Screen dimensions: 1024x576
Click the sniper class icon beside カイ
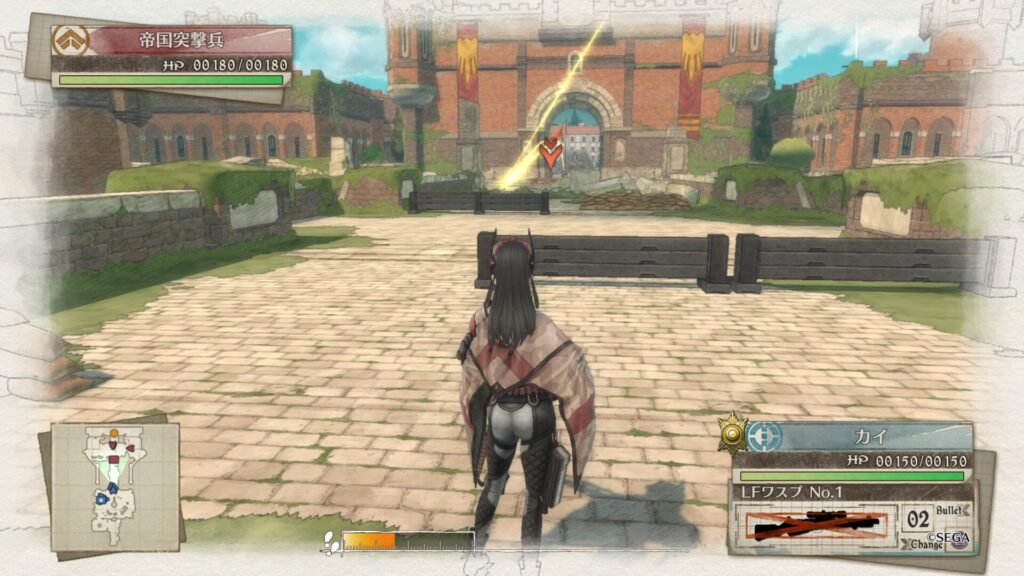coord(765,436)
